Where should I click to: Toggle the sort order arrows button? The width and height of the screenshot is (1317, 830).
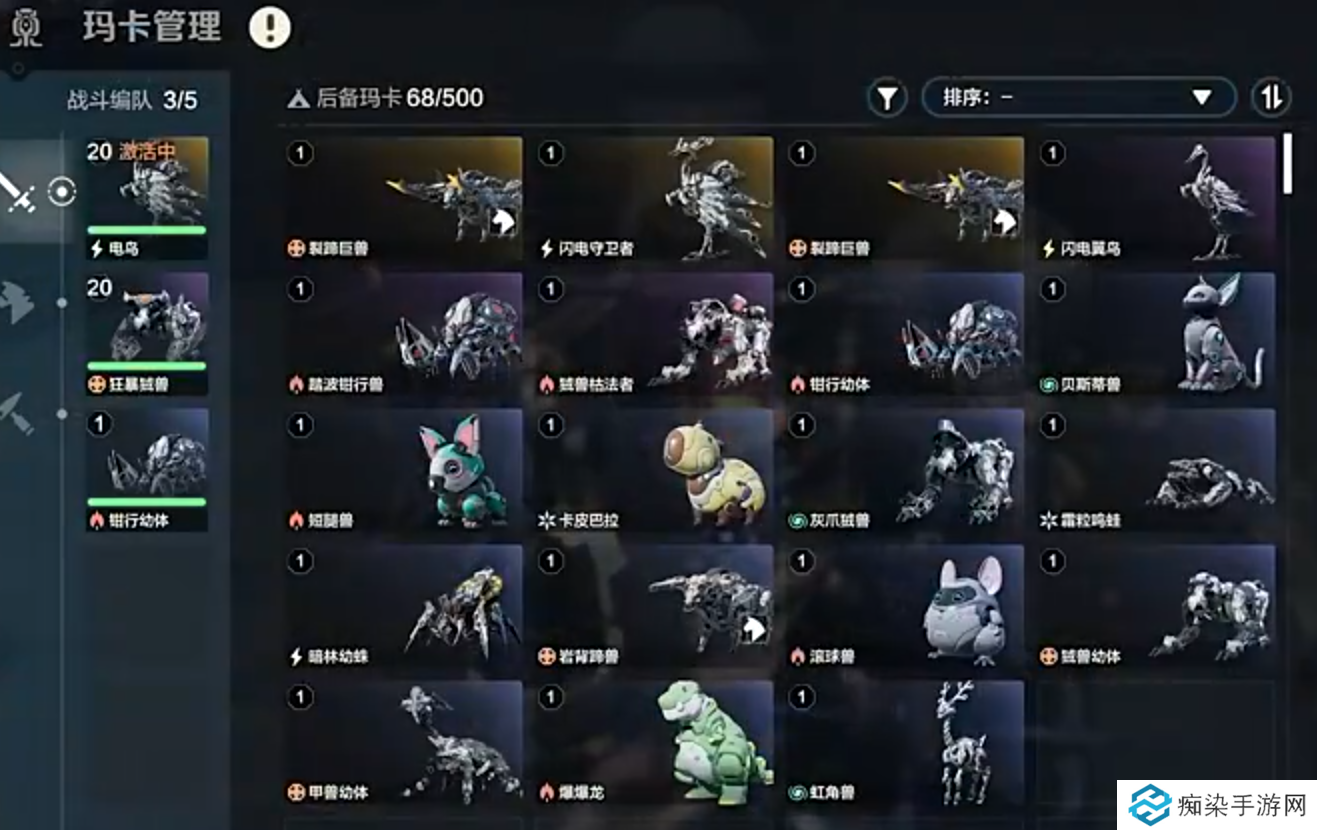point(1271,98)
